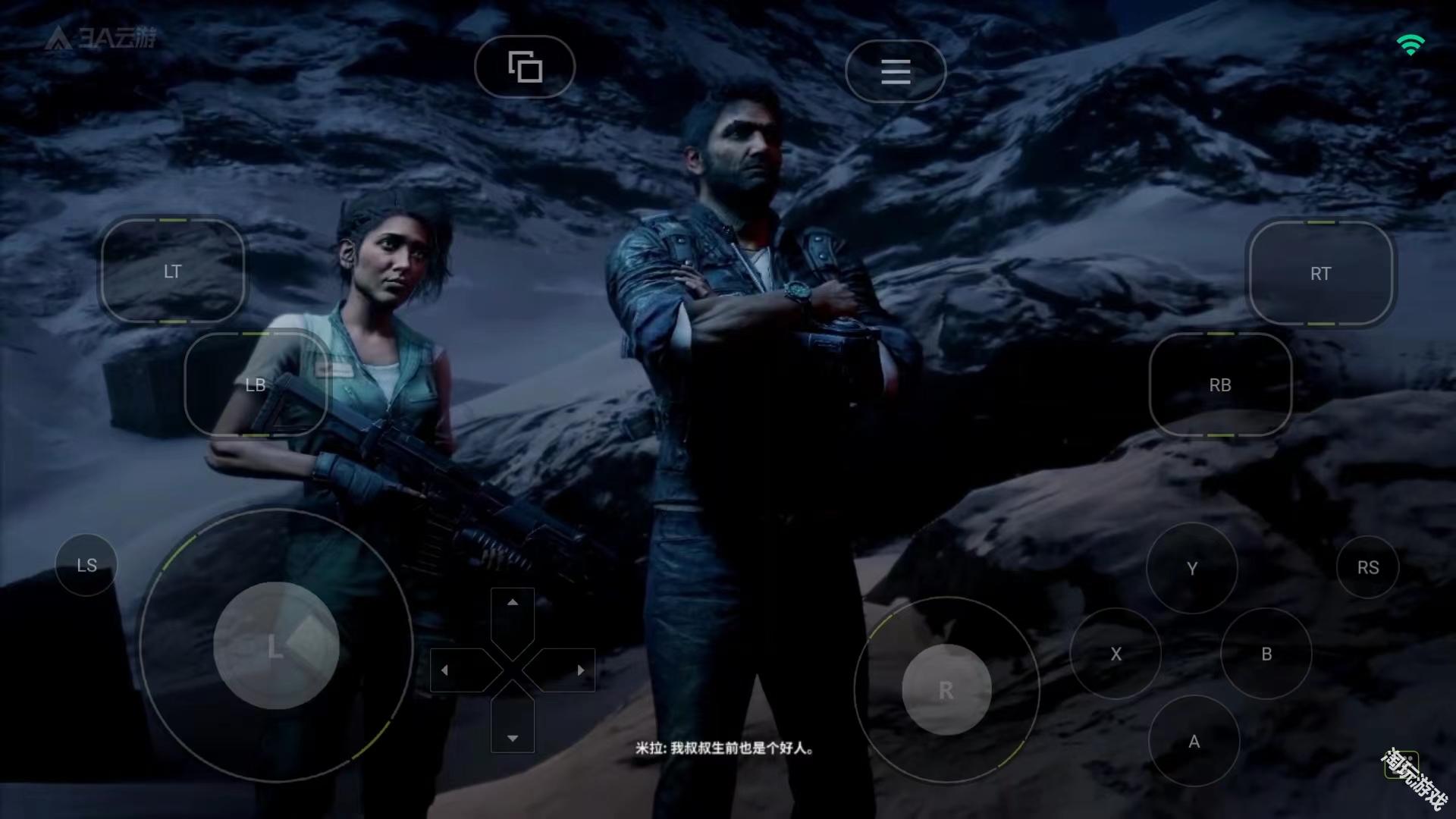Click the LS stick button

coord(86,565)
